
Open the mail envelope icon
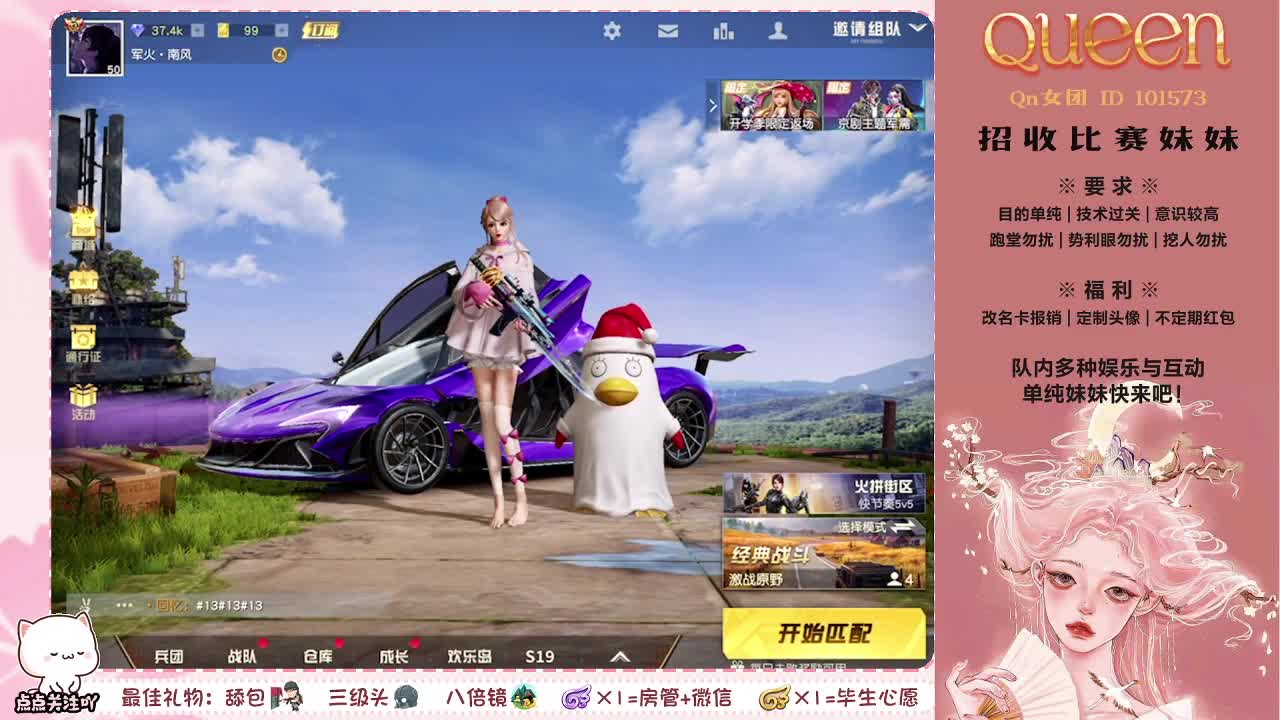tap(666, 30)
